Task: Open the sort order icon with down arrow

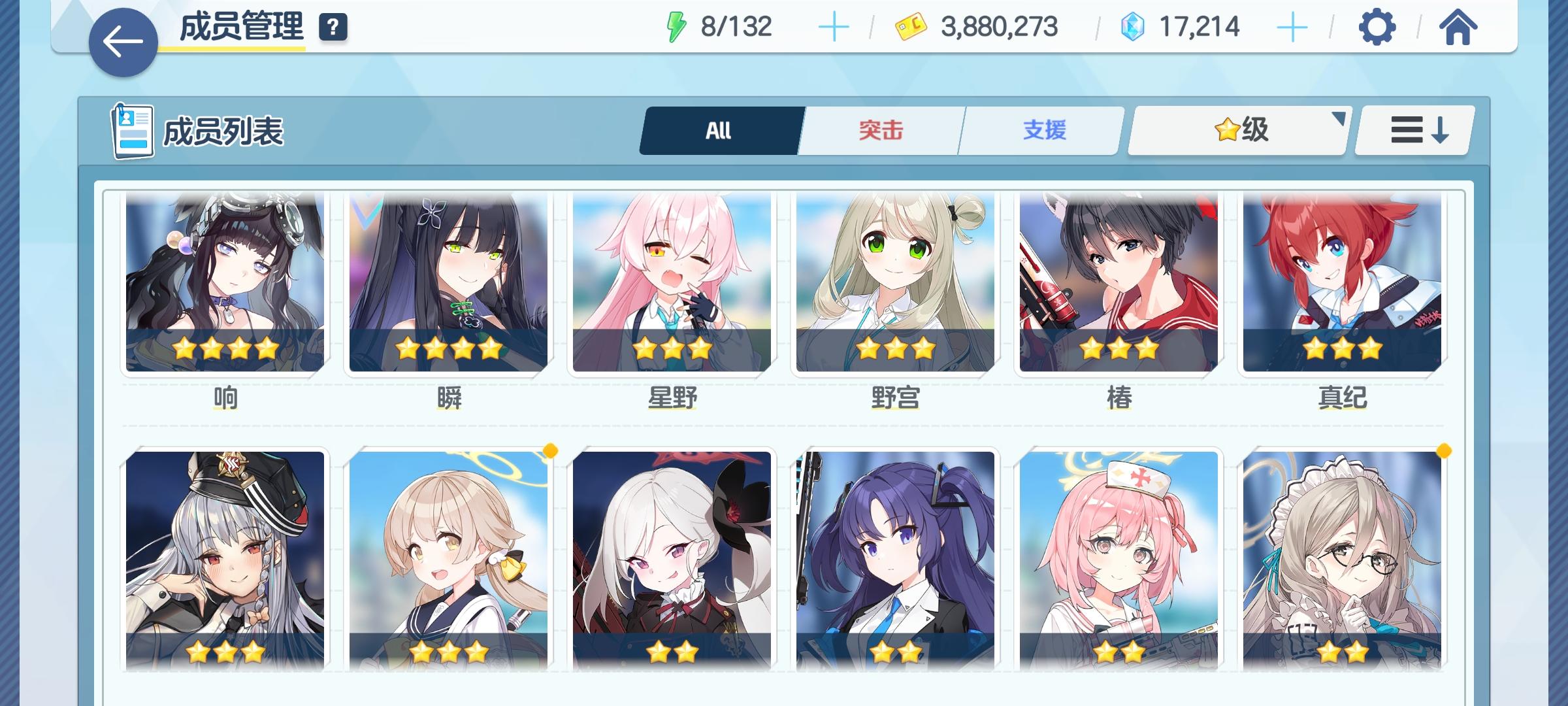Action: pos(1413,129)
